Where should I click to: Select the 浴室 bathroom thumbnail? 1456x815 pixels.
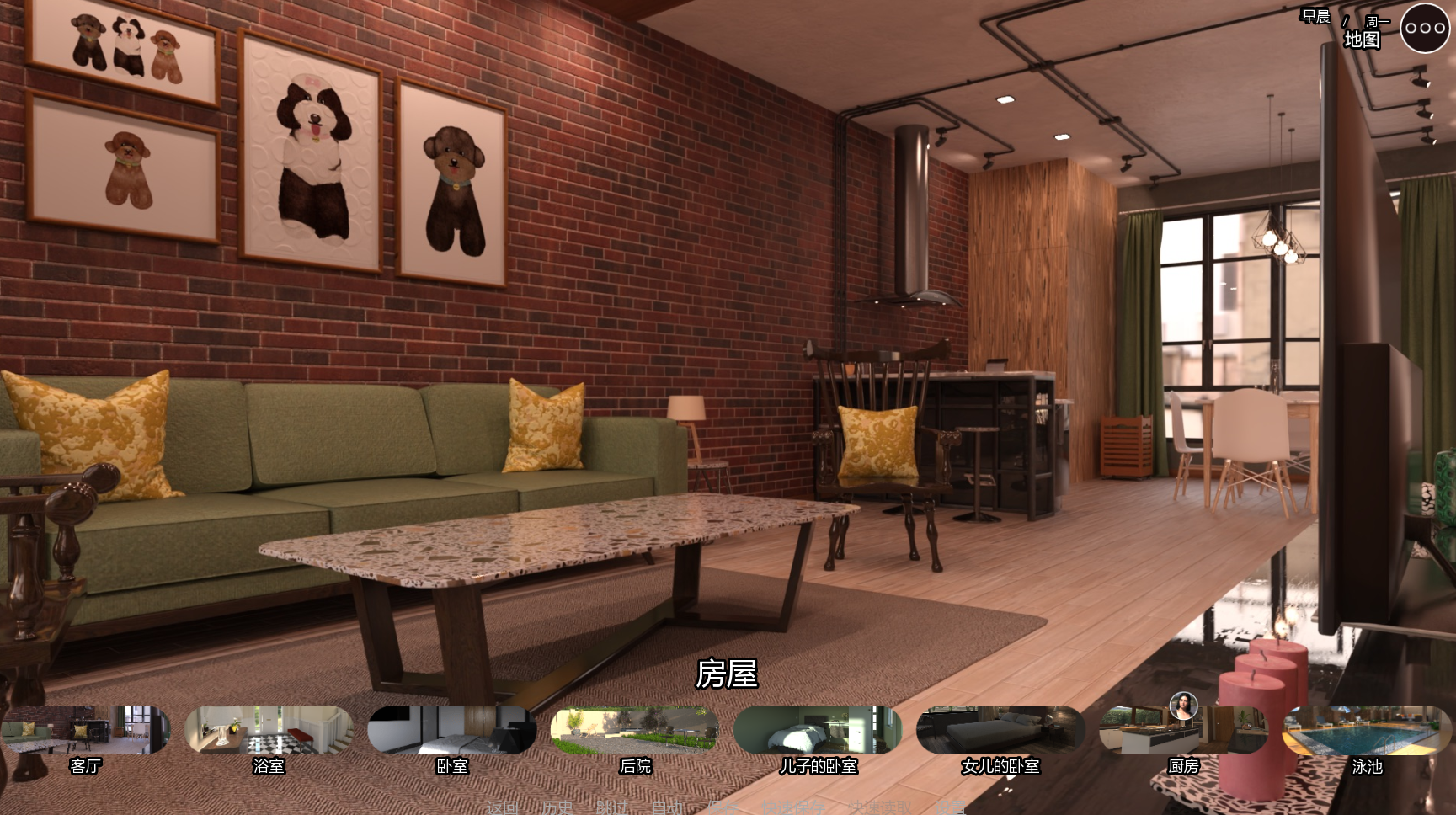click(x=269, y=730)
